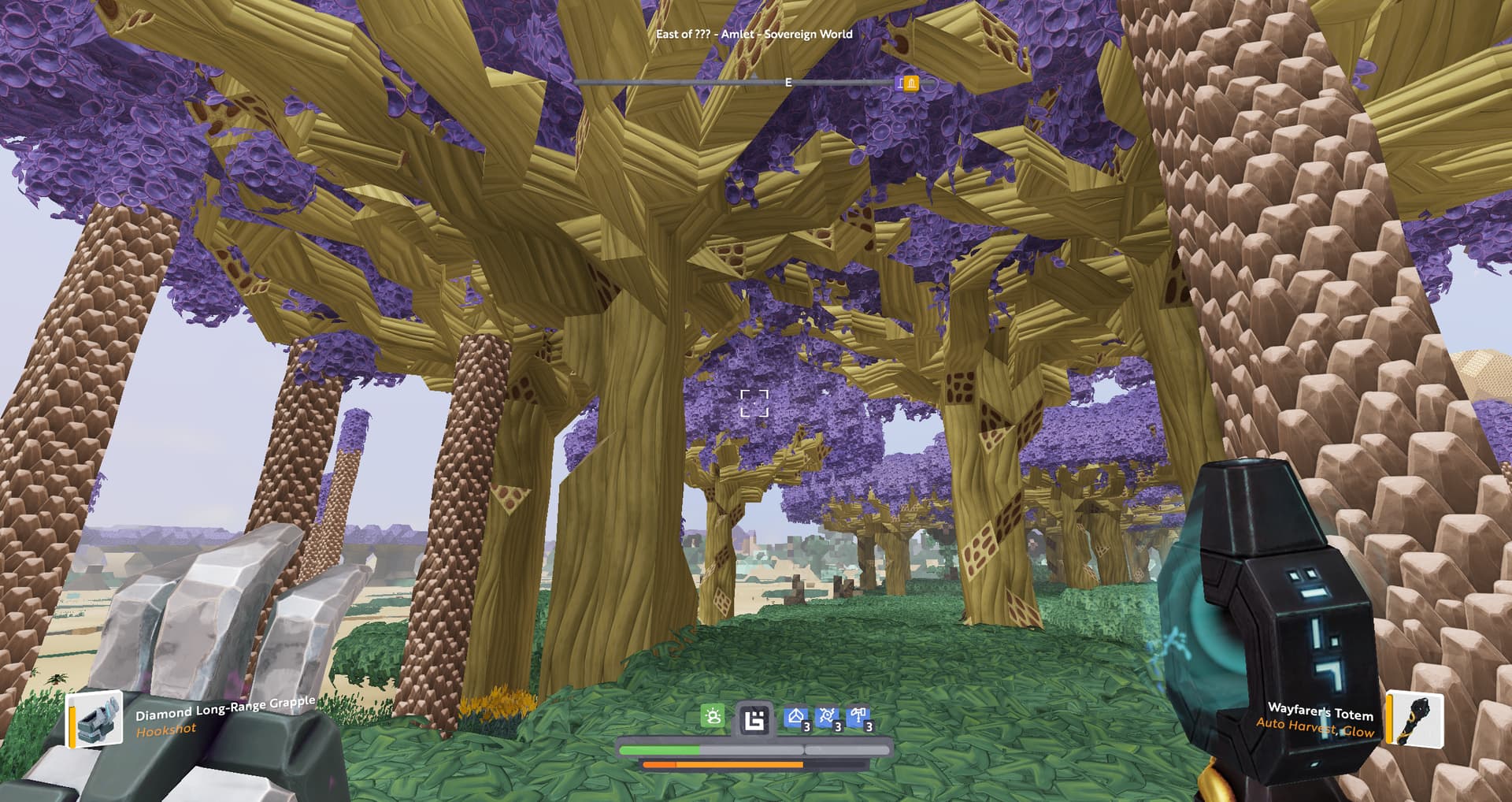Click the green sunlit-person status icon

(713, 717)
